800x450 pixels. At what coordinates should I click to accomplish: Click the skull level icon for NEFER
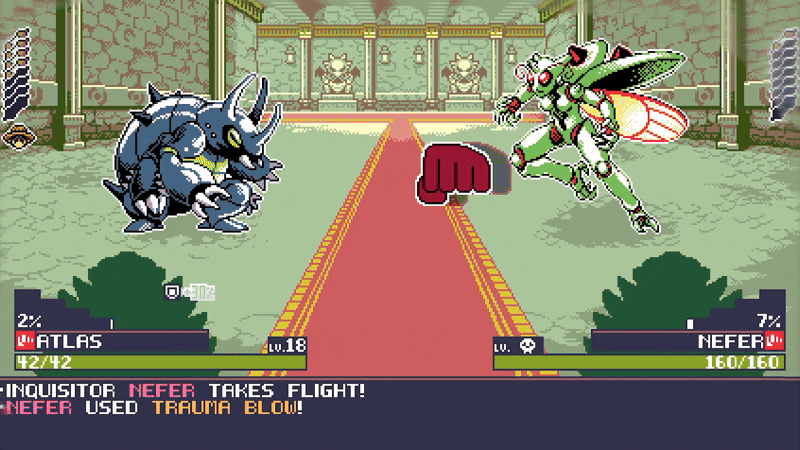[528, 346]
